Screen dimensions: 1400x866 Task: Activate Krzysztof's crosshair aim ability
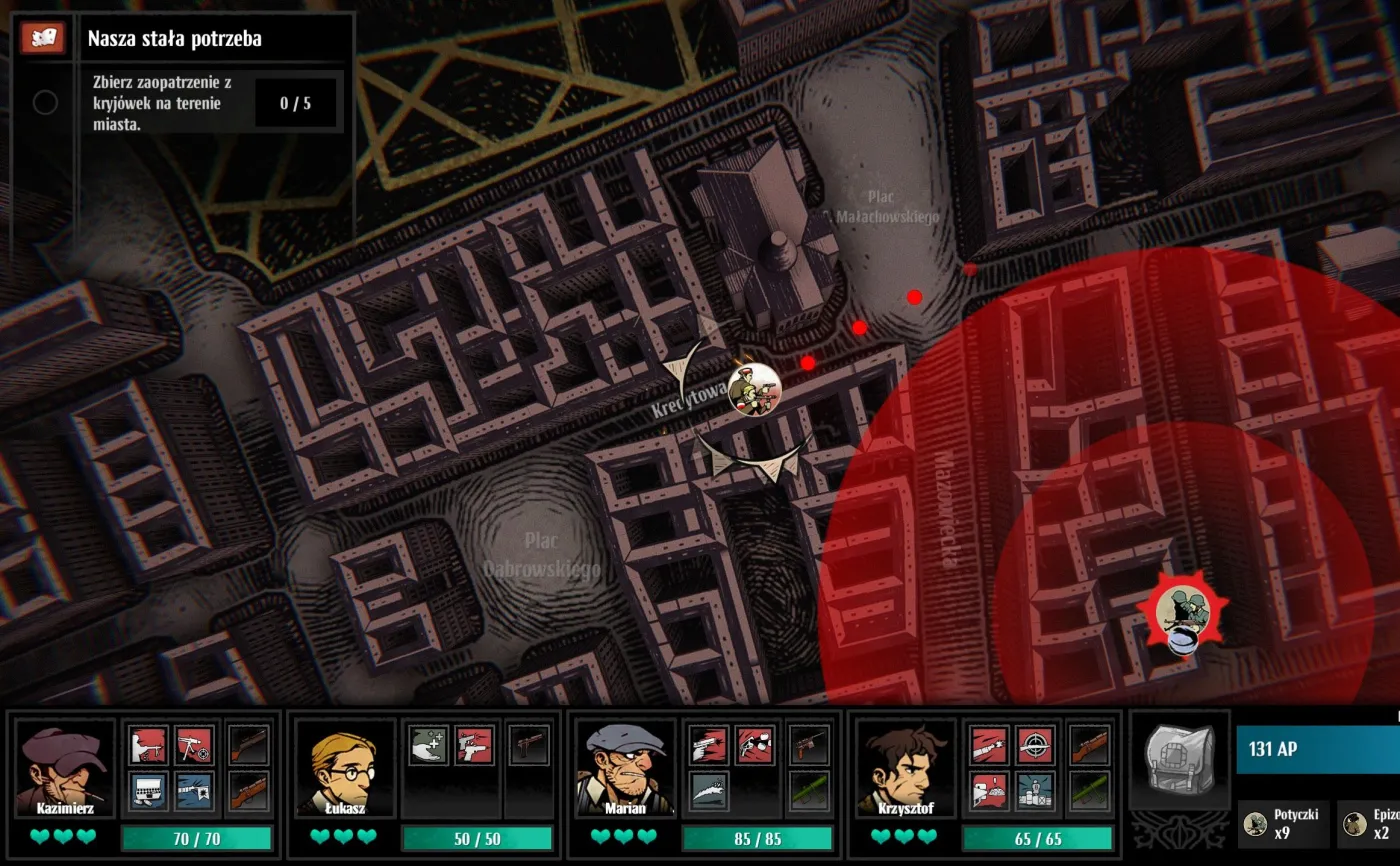(x=1034, y=745)
